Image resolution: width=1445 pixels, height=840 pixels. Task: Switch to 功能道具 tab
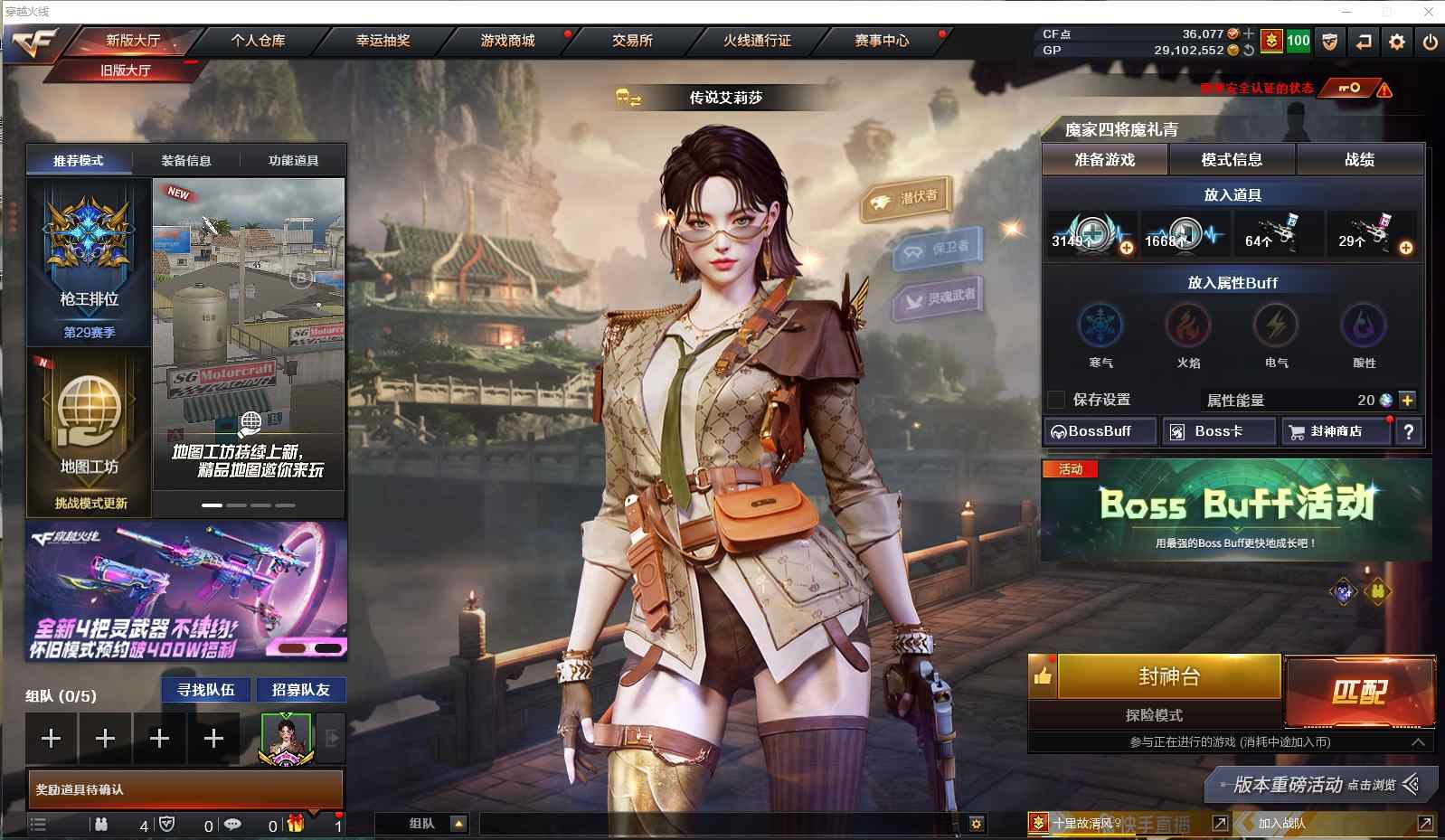(293, 161)
